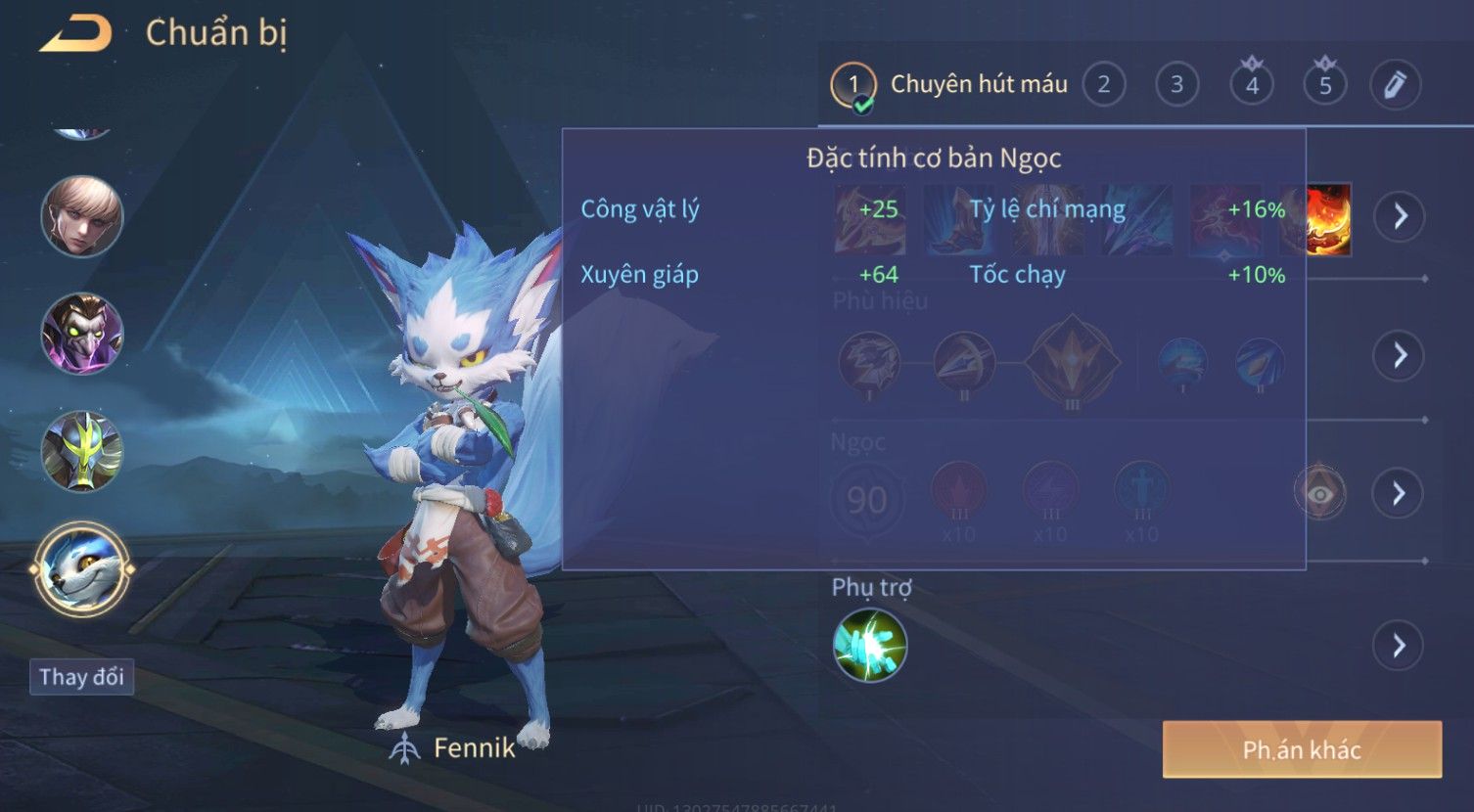
Task: Switch to loadout preset 3
Action: [1176, 85]
